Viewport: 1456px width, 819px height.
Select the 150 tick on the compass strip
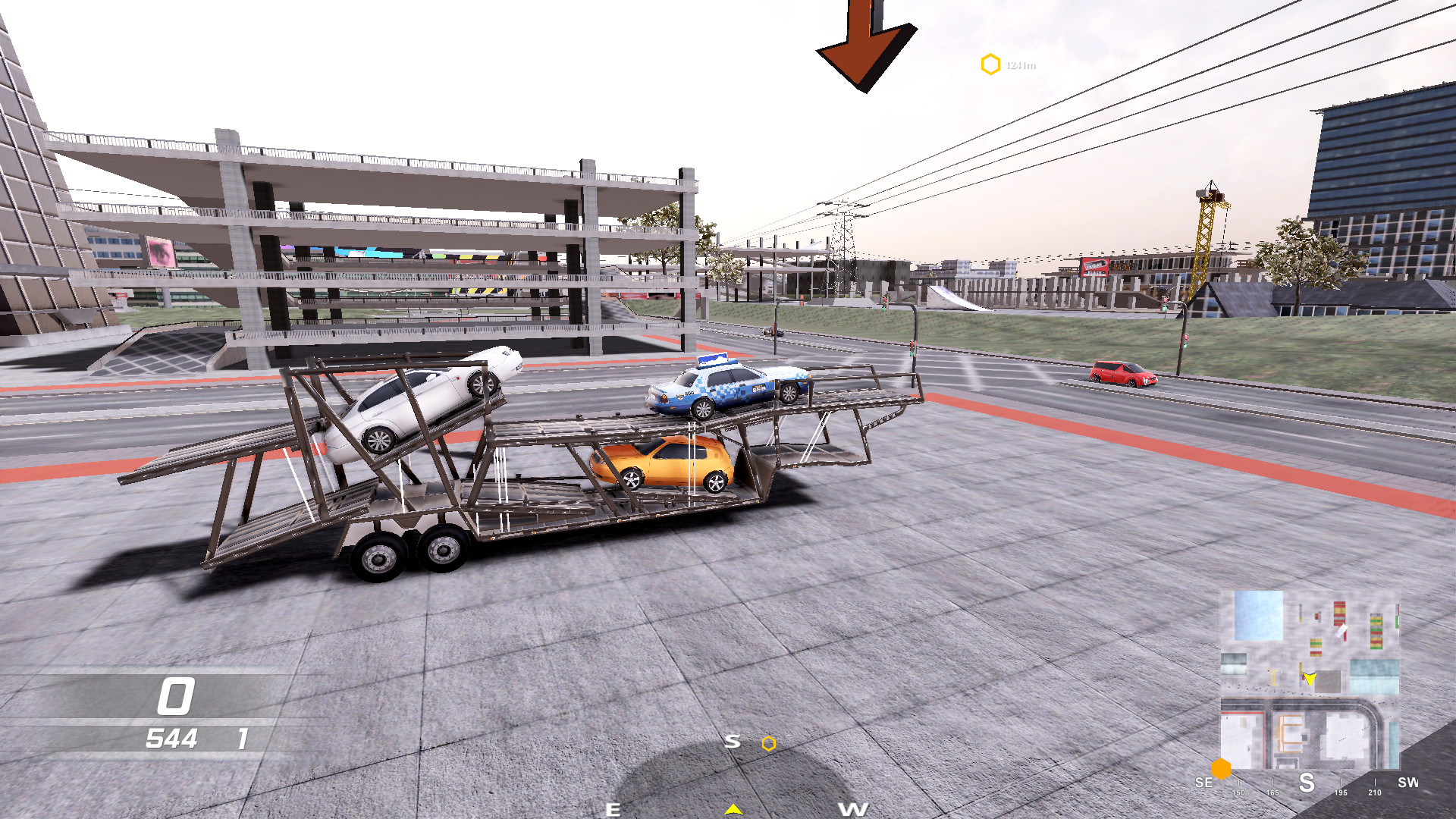coord(1238,792)
